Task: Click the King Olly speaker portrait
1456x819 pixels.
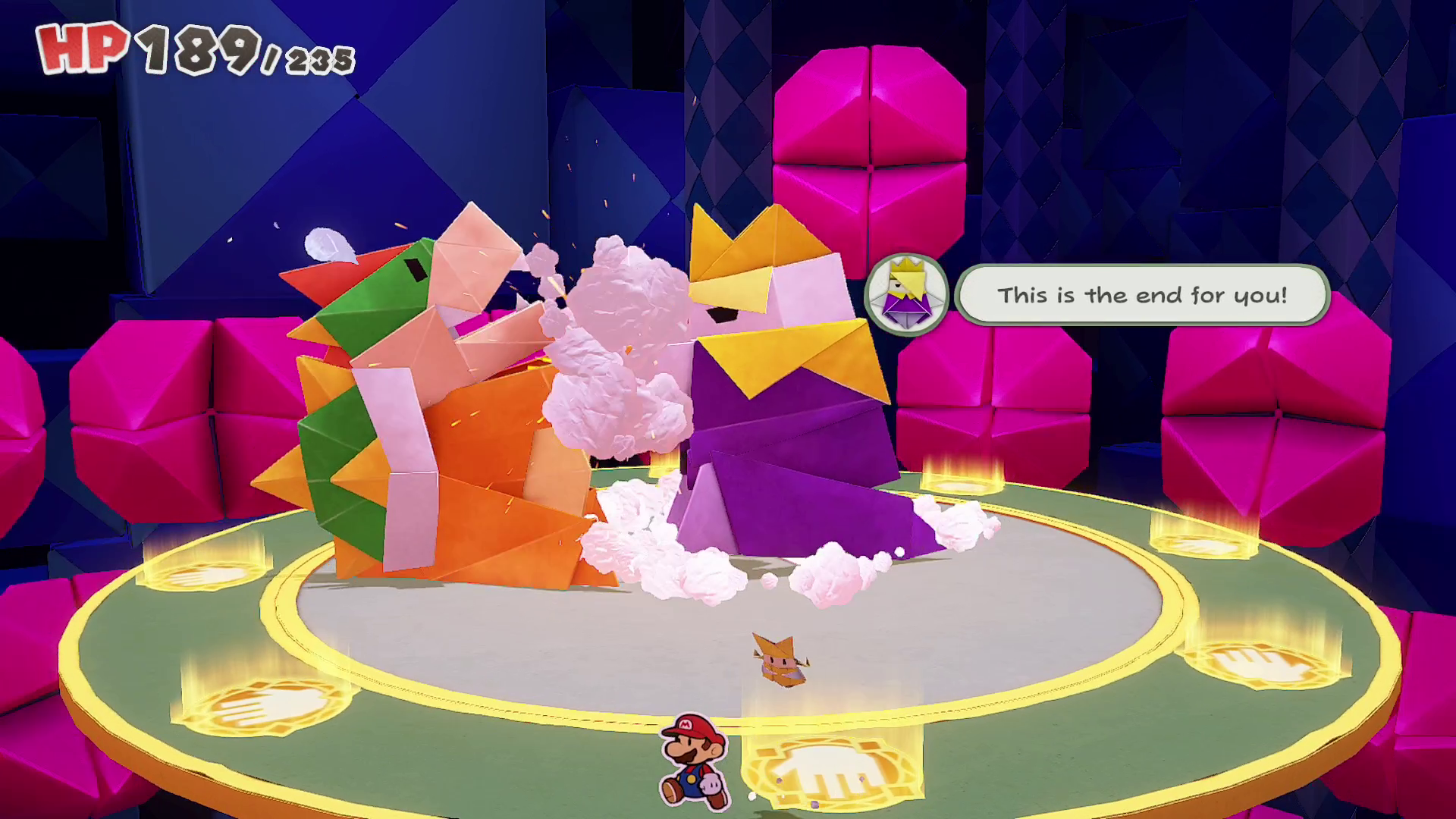Action: [x=907, y=295]
